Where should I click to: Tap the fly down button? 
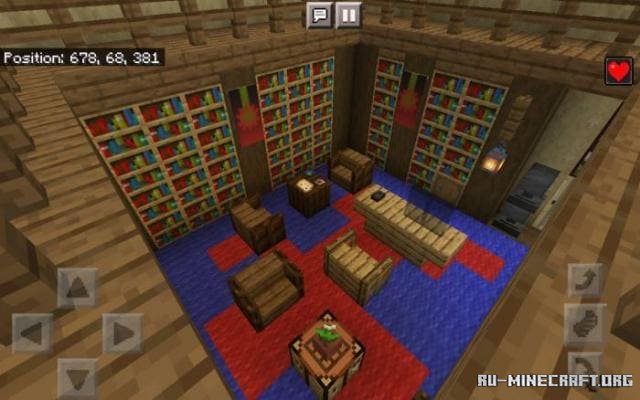pyautogui.click(x=584, y=362)
